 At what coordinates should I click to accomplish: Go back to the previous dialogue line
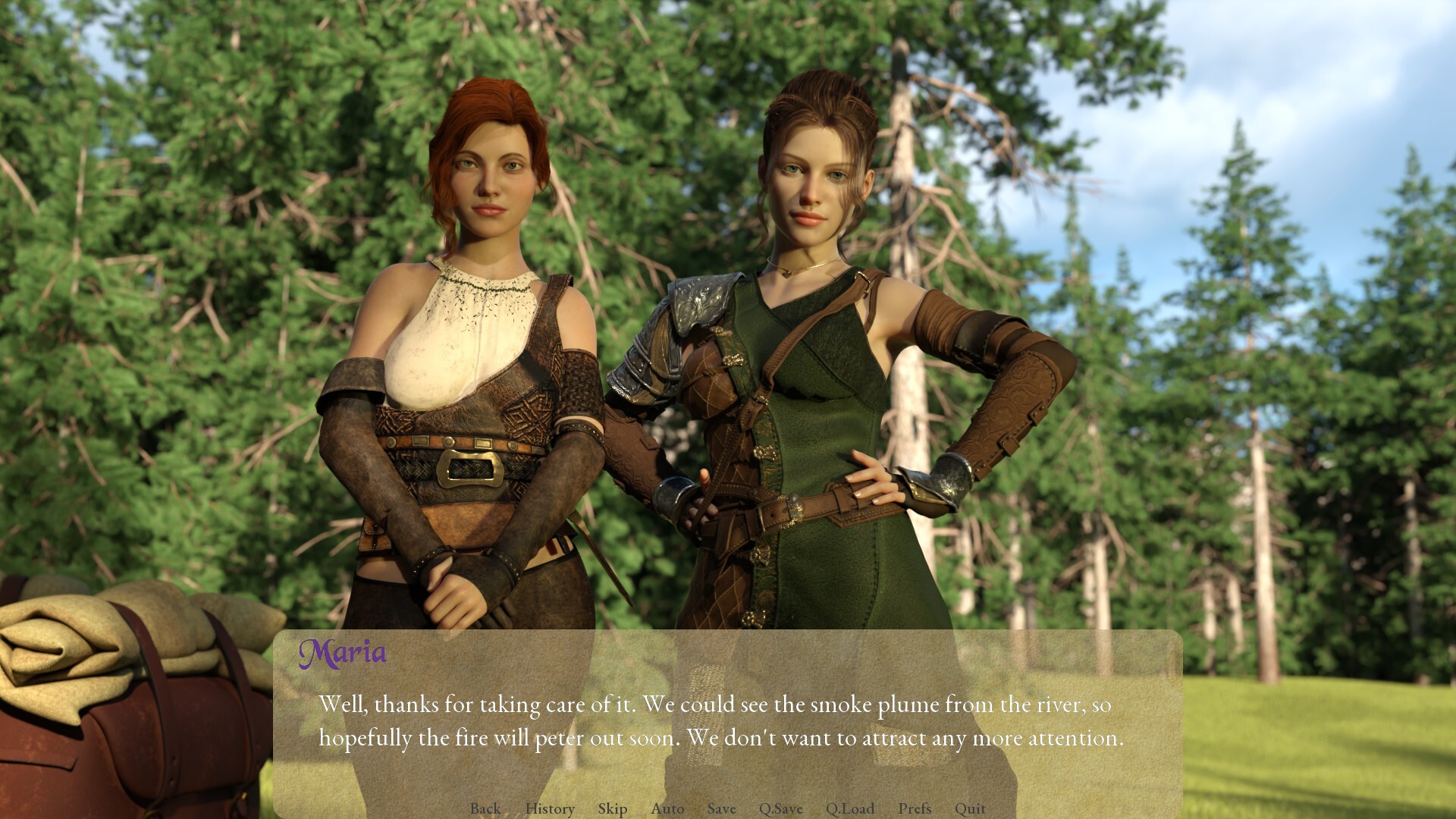(485, 808)
